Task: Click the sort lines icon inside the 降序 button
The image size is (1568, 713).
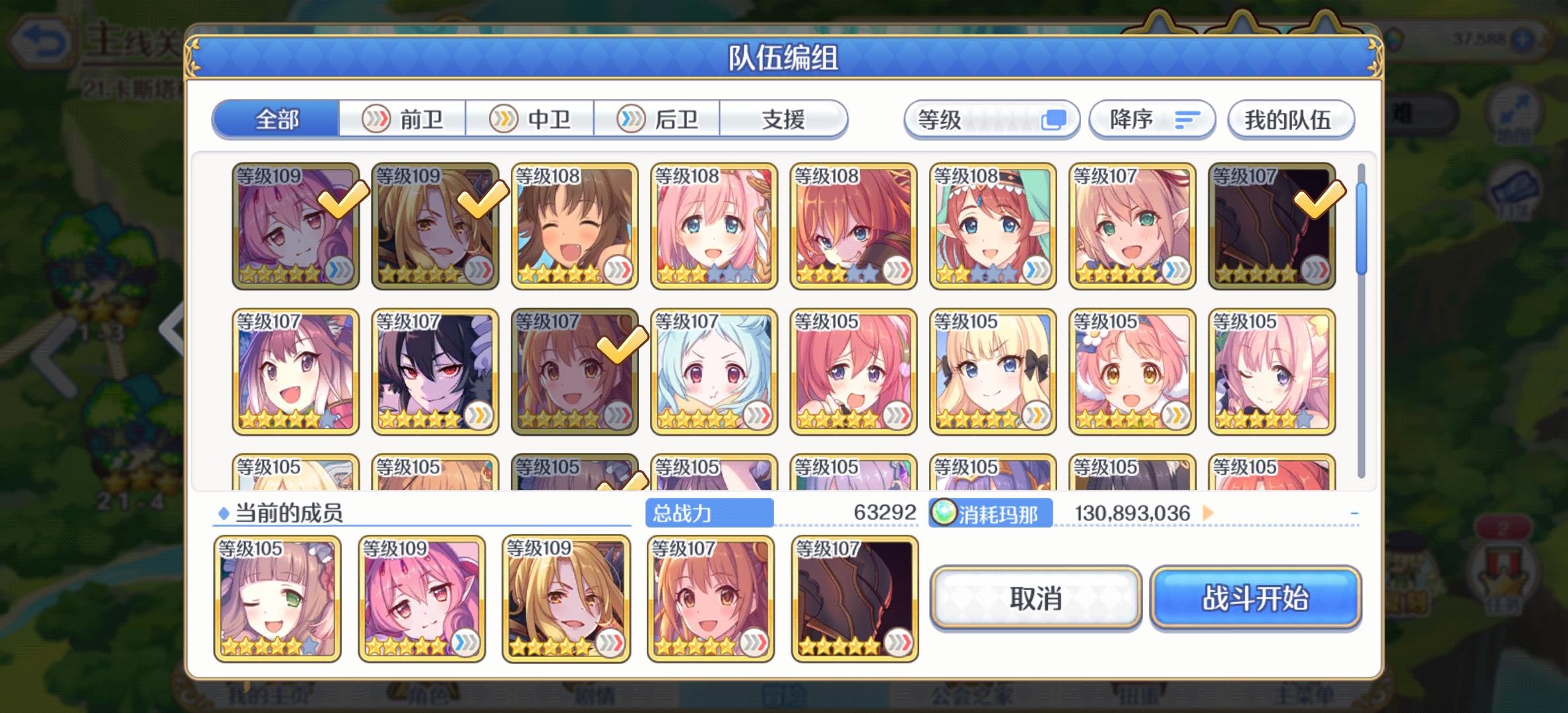Action: tap(1186, 119)
